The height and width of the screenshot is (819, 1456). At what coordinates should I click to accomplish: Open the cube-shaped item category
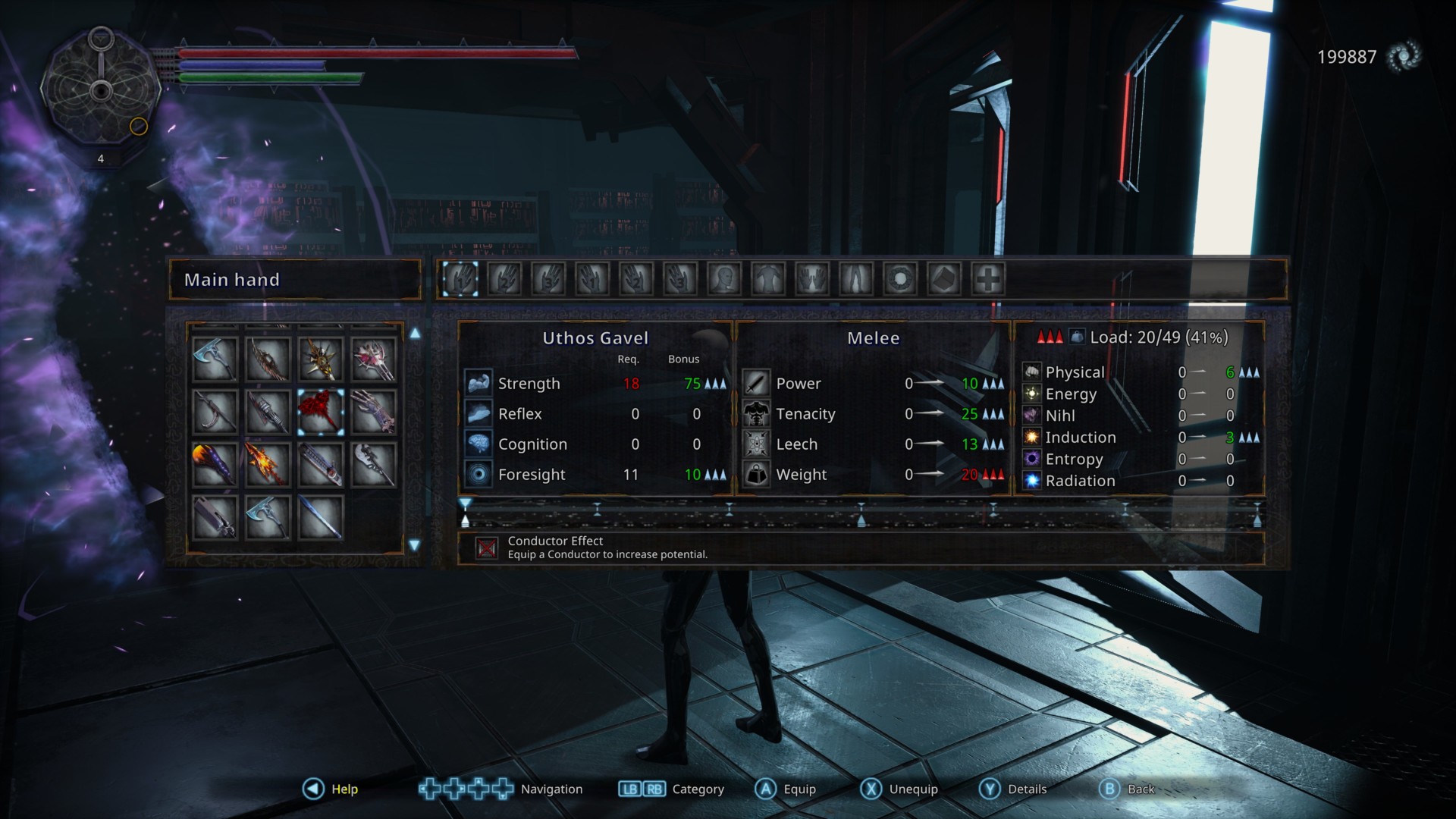click(944, 279)
